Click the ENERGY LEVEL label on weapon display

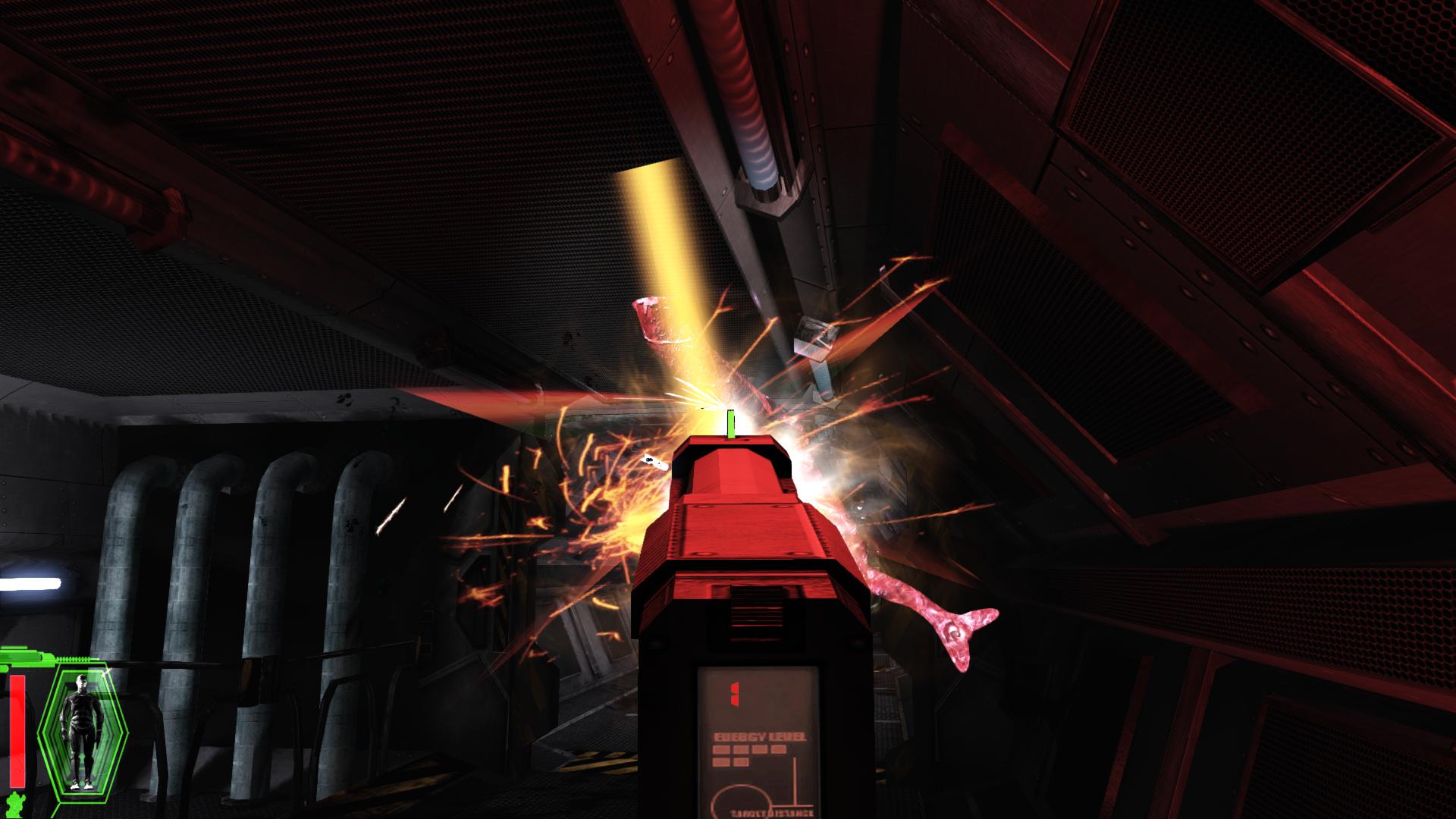[x=760, y=736]
